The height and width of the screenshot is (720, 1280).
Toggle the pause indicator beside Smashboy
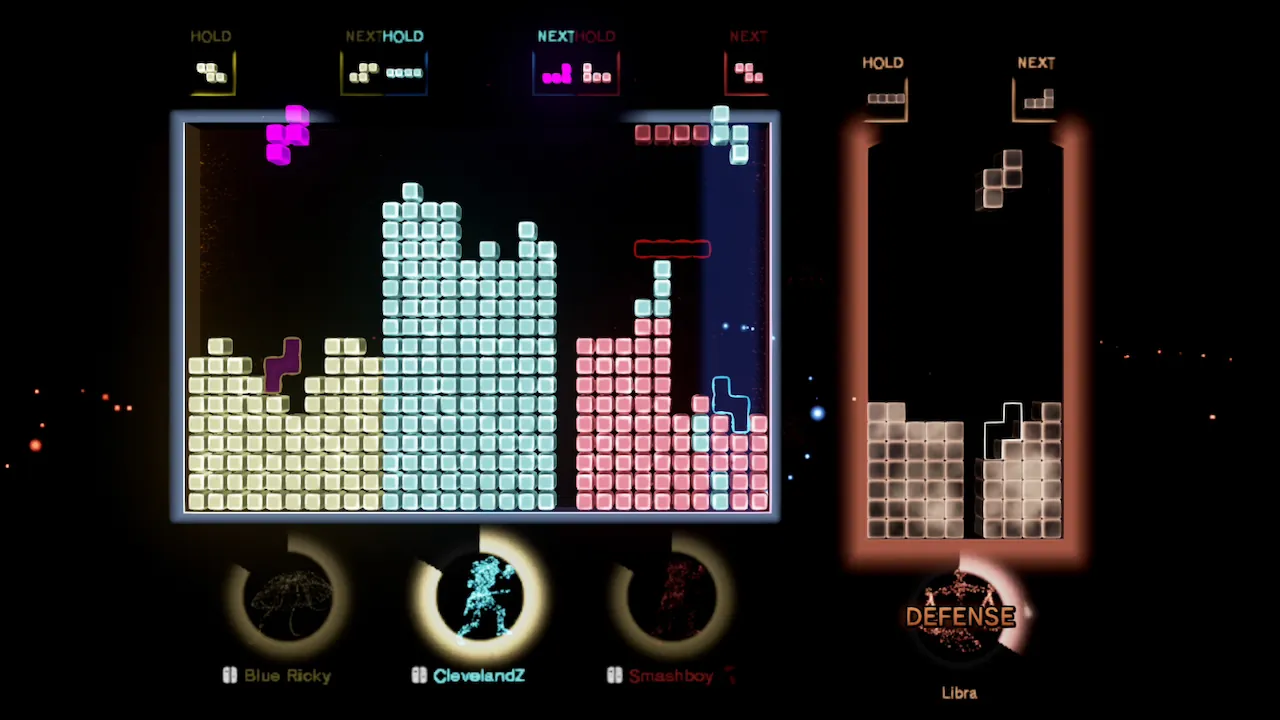tap(613, 675)
